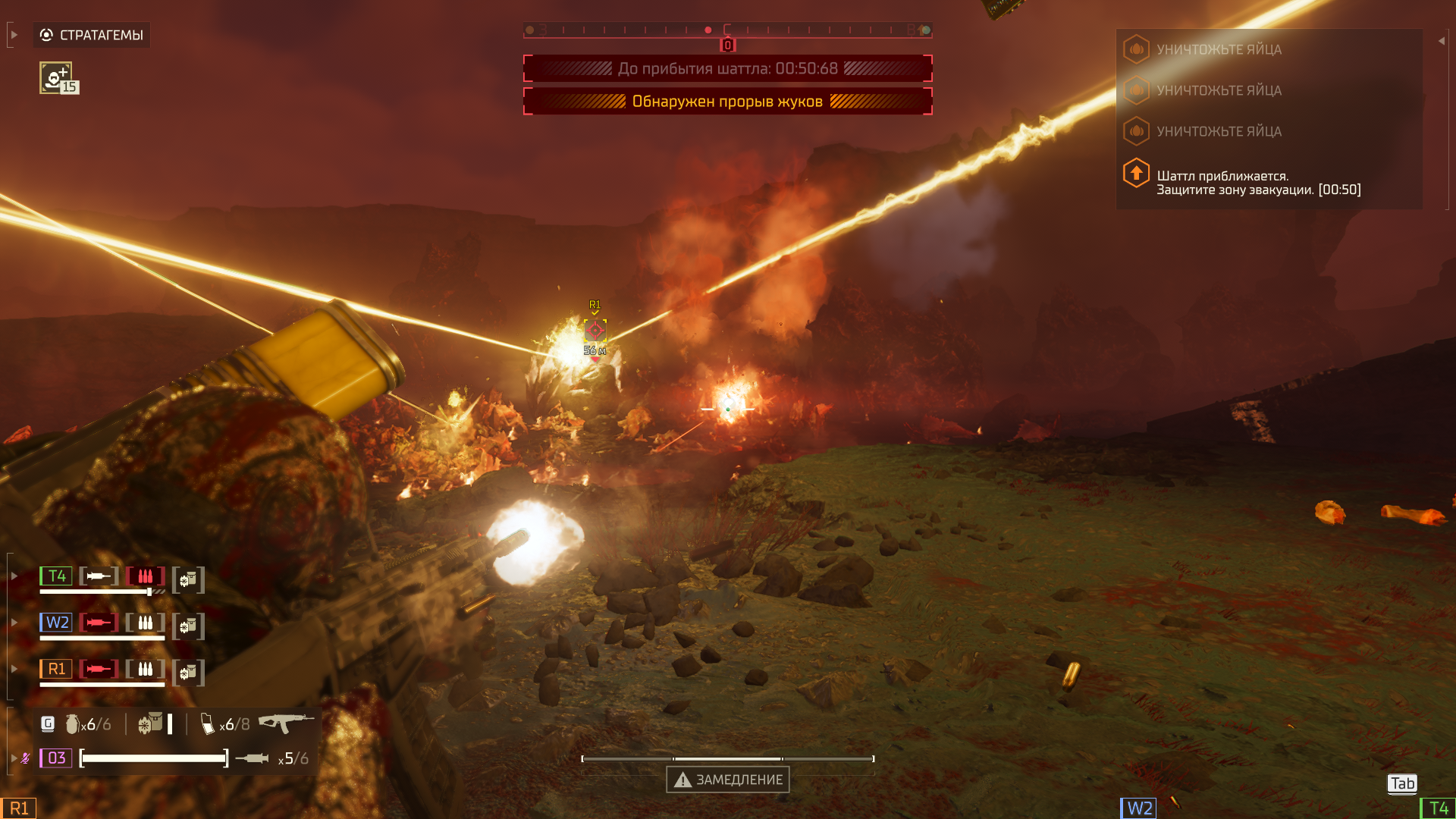Click the shuttle extraction objective entry
Image resolution: width=1456 pixels, height=819 pixels.
tap(1257, 183)
